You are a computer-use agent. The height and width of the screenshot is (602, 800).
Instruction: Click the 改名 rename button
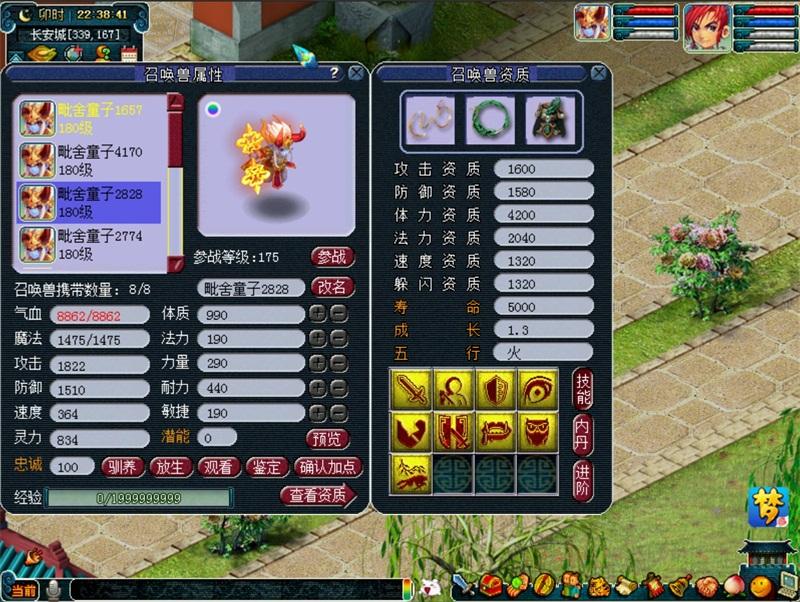(x=333, y=287)
